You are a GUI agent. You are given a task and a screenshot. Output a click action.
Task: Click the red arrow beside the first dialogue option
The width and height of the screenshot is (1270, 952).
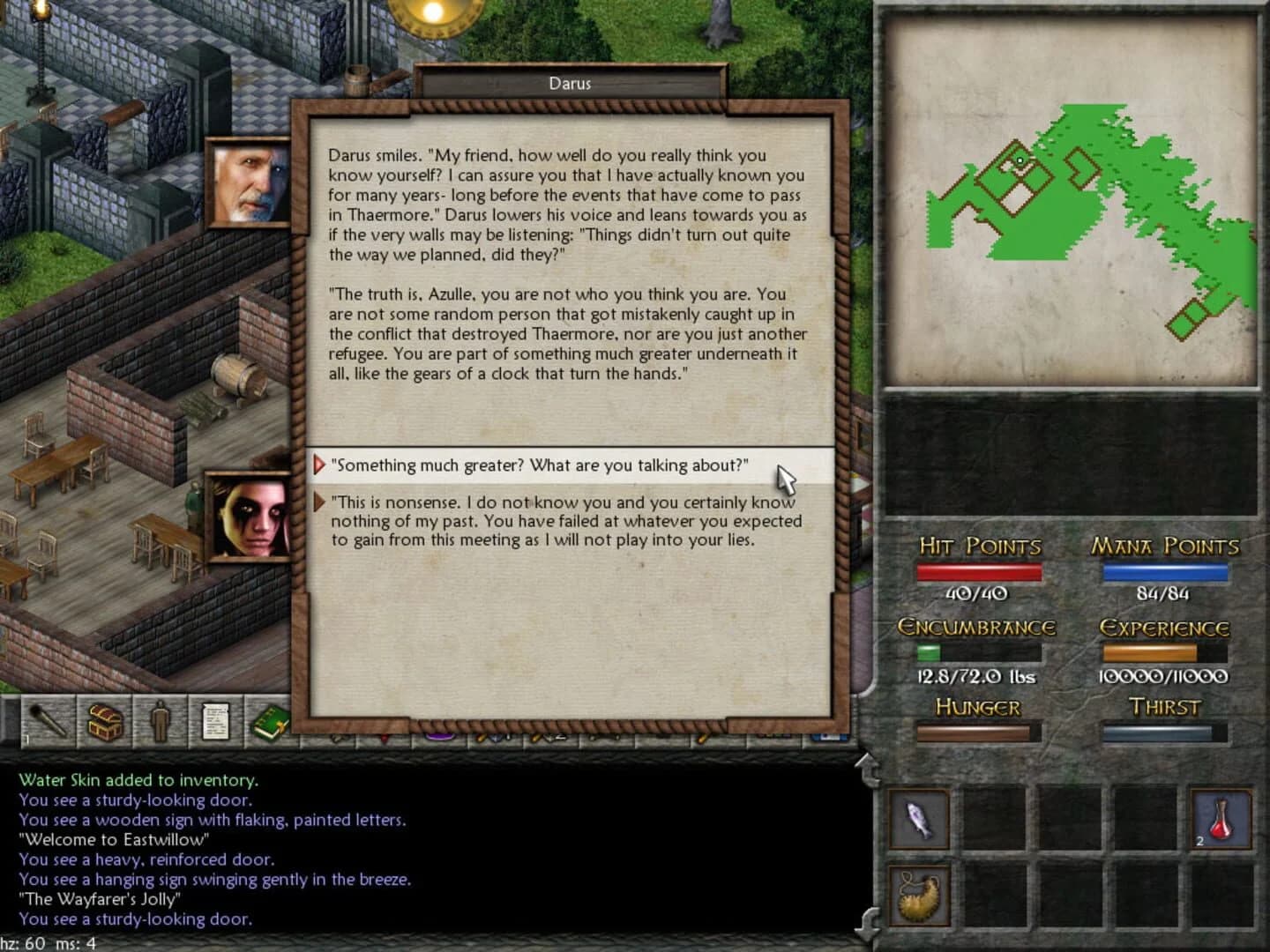point(320,465)
